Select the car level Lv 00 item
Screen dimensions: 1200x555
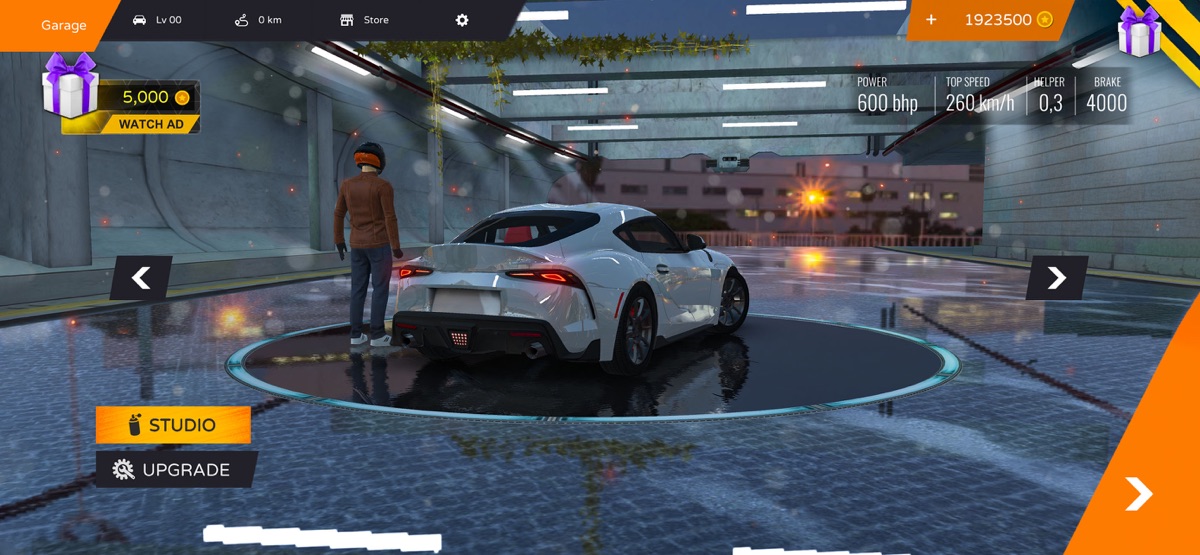point(157,20)
